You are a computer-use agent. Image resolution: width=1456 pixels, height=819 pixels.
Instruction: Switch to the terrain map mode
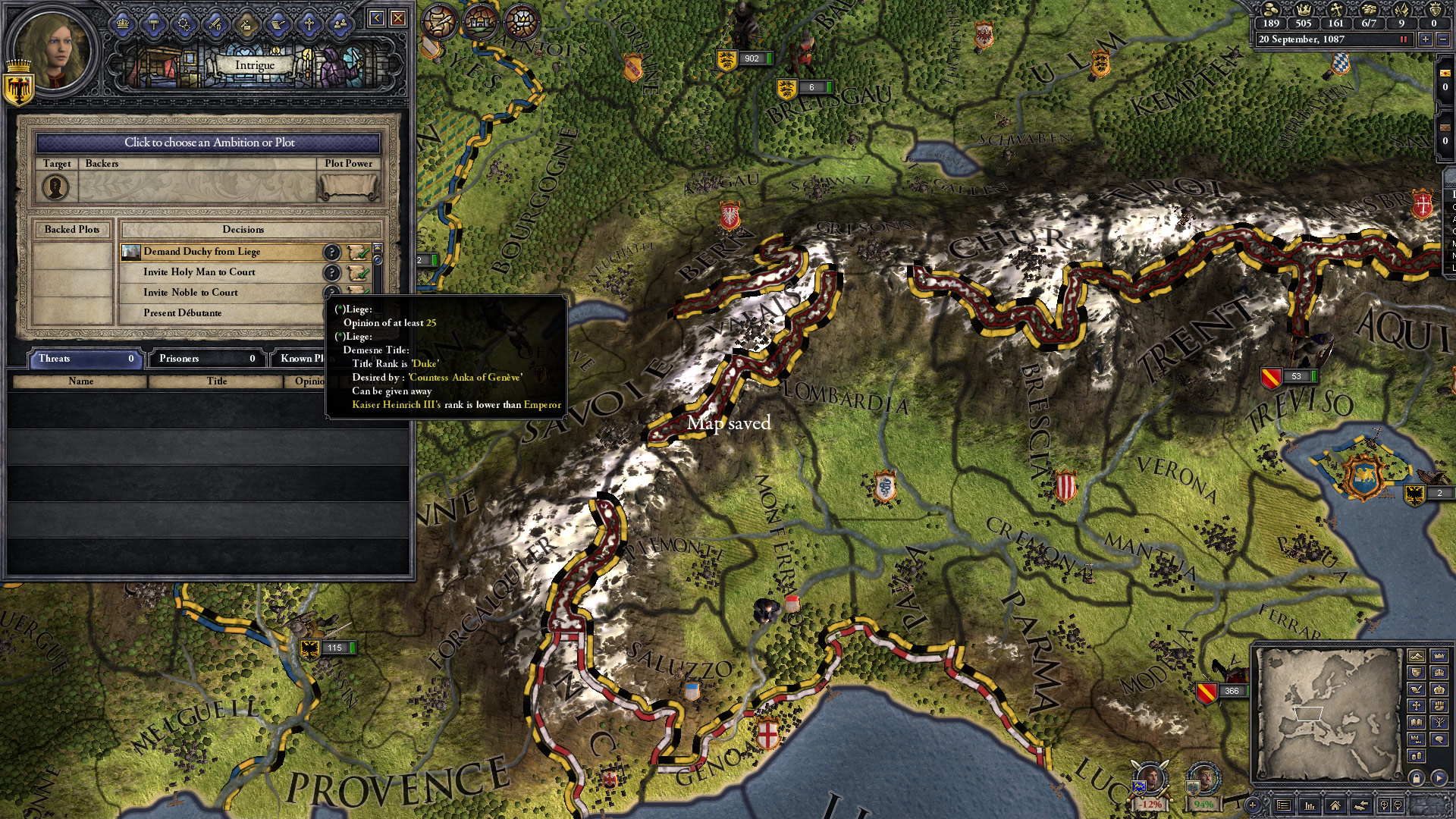1416,656
